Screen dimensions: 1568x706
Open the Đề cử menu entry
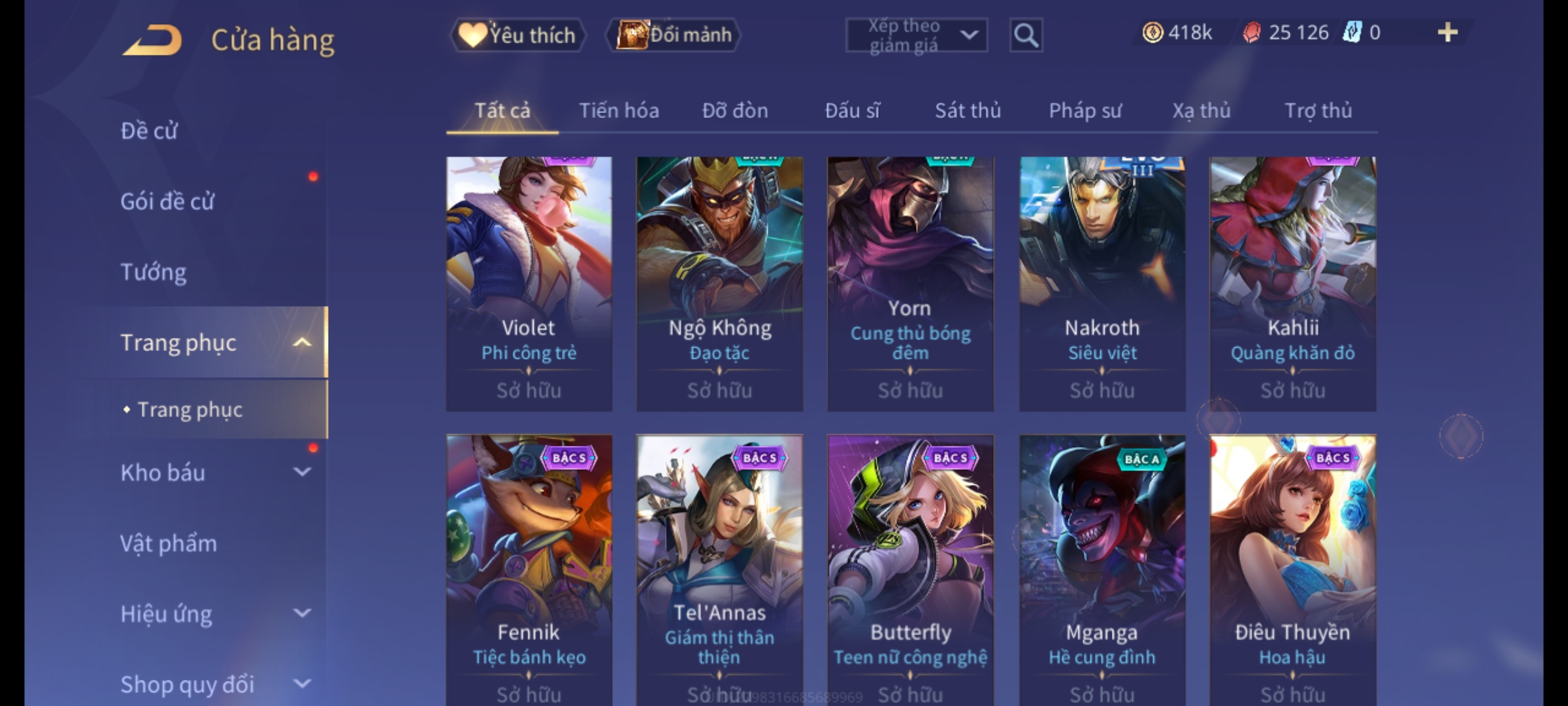click(x=149, y=131)
